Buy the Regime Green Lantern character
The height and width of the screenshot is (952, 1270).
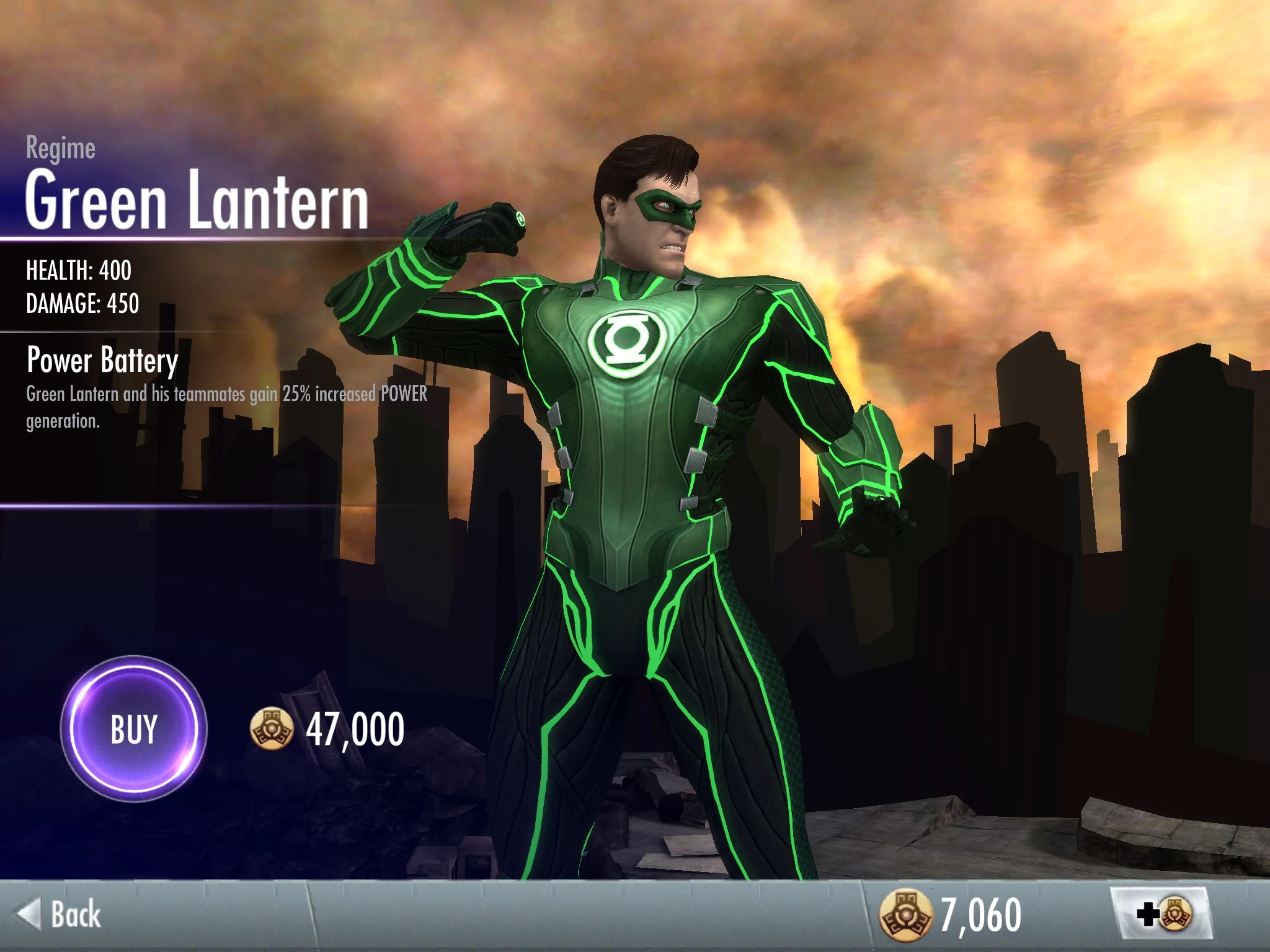click(x=133, y=729)
